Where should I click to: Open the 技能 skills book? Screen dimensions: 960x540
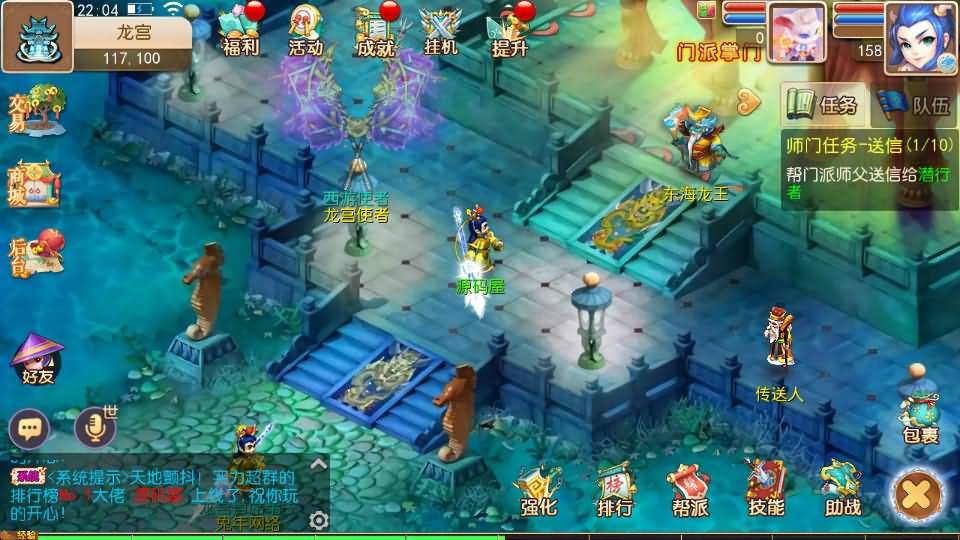coord(766,490)
